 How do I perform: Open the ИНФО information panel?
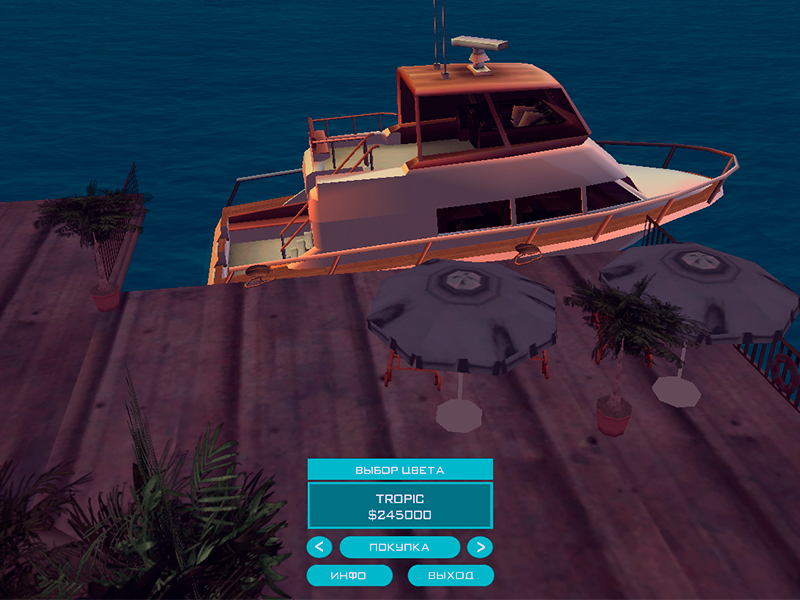coord(349,576)
